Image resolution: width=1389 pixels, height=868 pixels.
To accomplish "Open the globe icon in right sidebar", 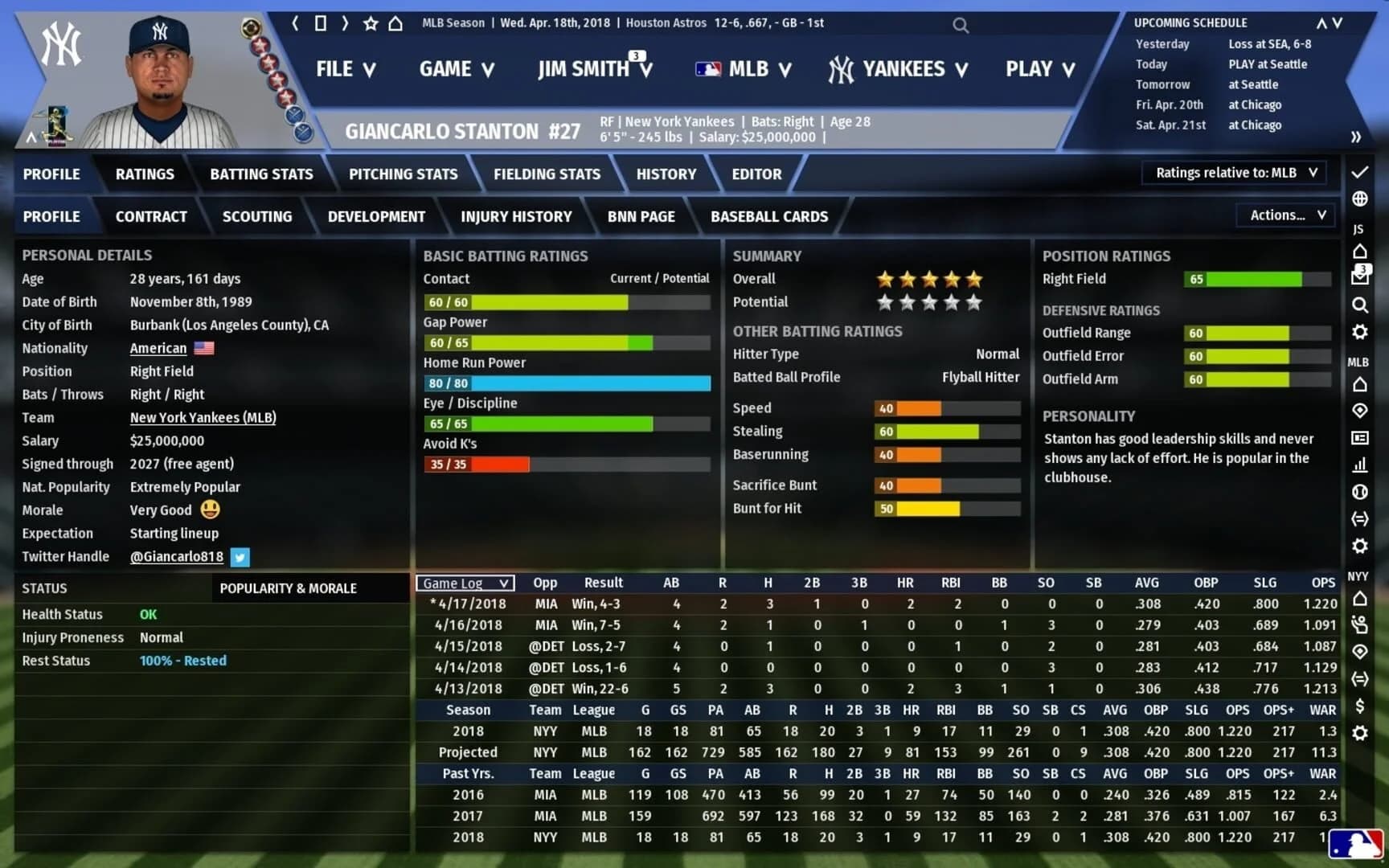I will coord(1360,198).
